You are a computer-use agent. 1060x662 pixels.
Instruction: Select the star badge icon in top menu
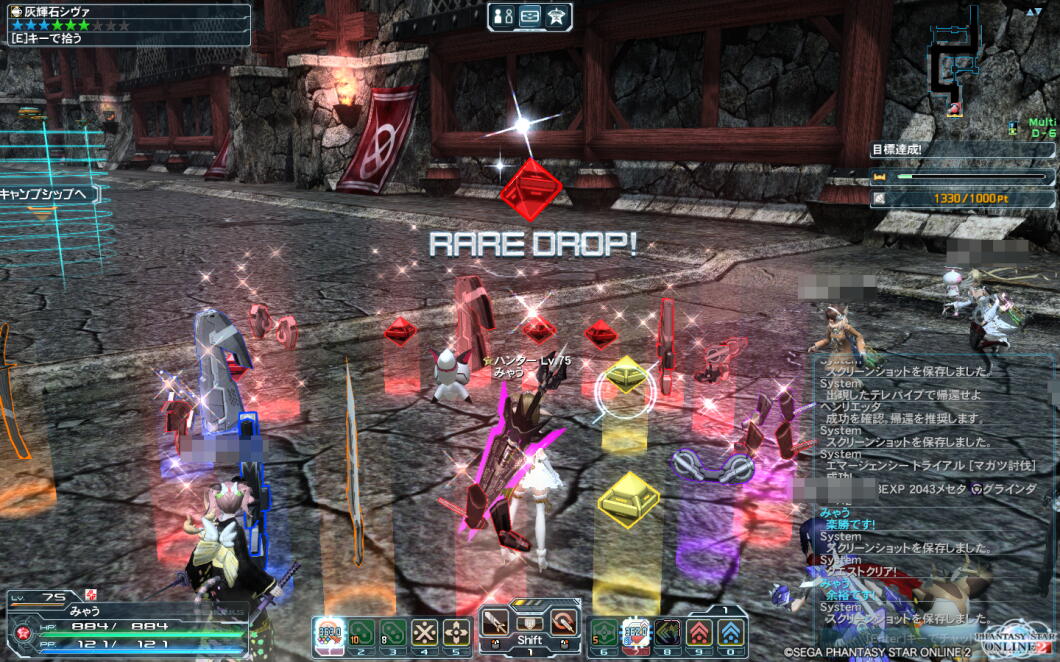coord(557,16)
